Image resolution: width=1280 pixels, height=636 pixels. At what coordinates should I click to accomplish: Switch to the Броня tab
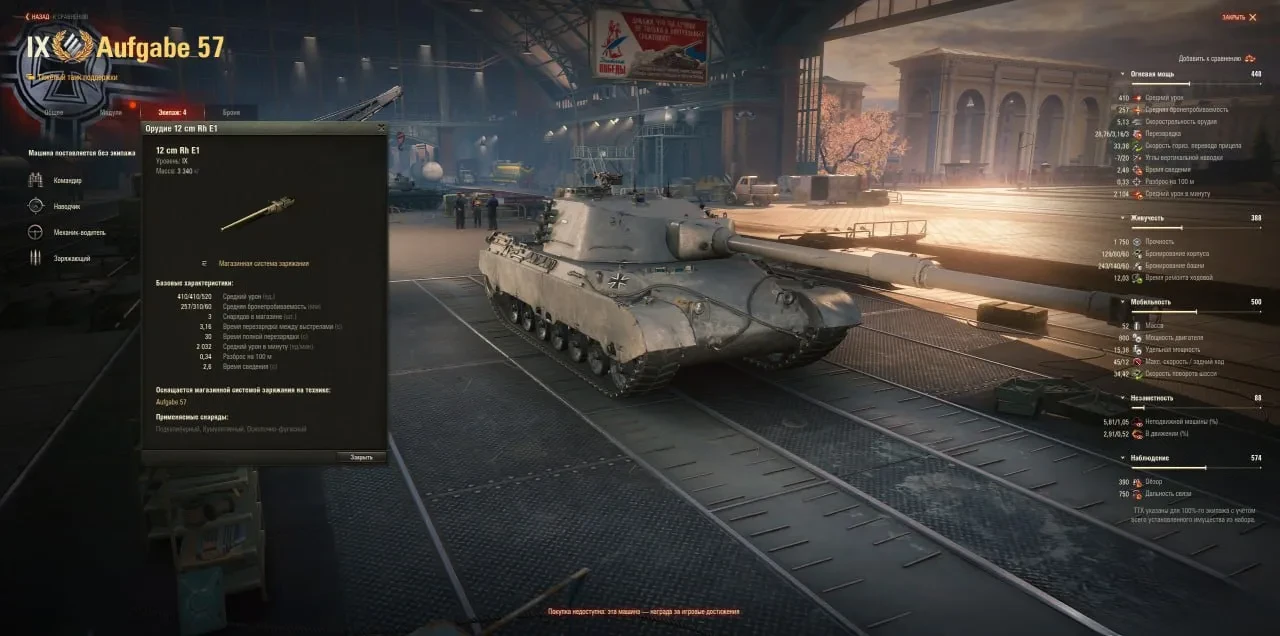click(x=231, y=112)
